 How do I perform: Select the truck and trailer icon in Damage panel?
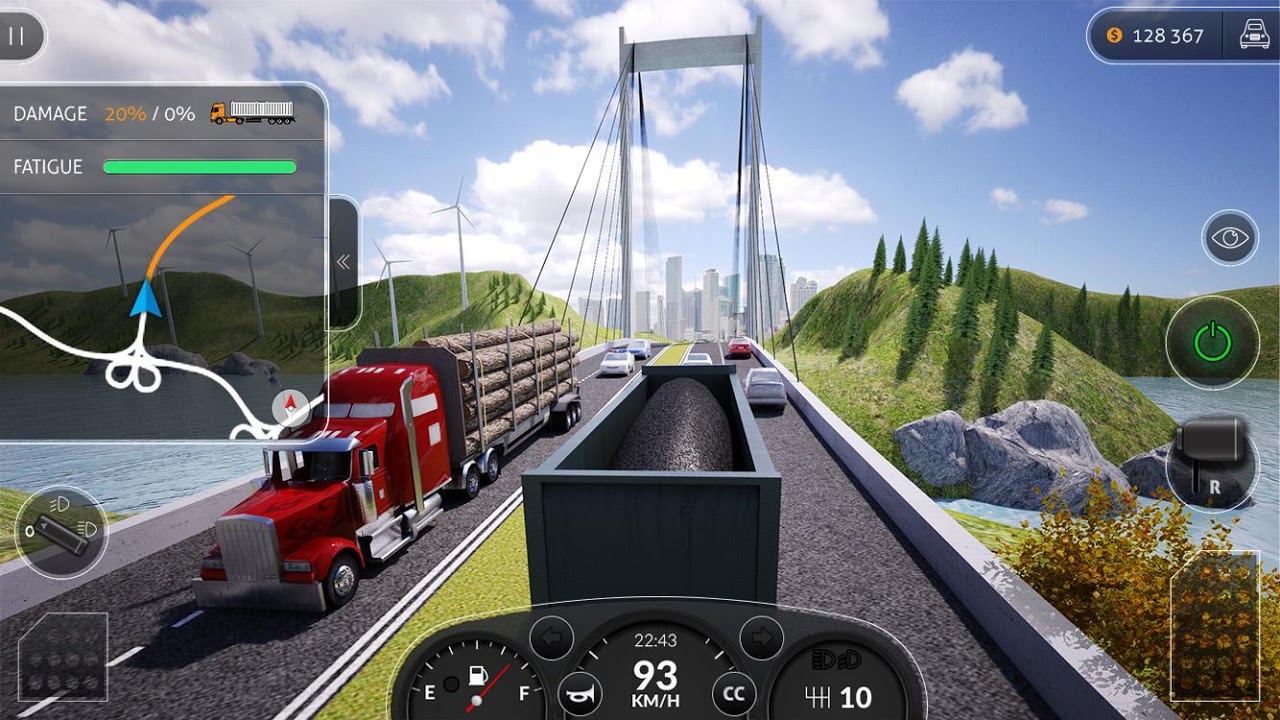pos(250,113)
